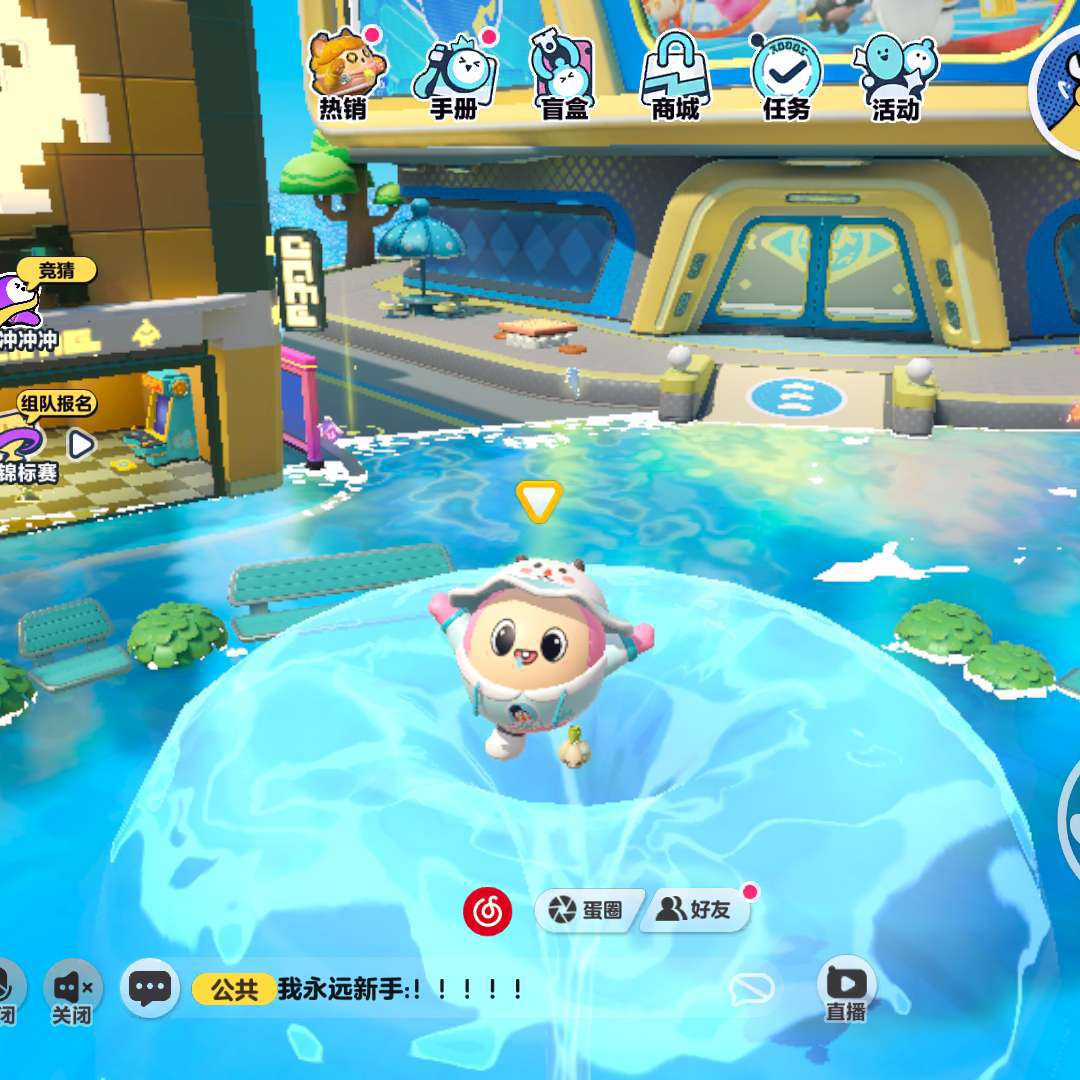
Task: Open the 手册 handbook icon
Action: point(455,75)
